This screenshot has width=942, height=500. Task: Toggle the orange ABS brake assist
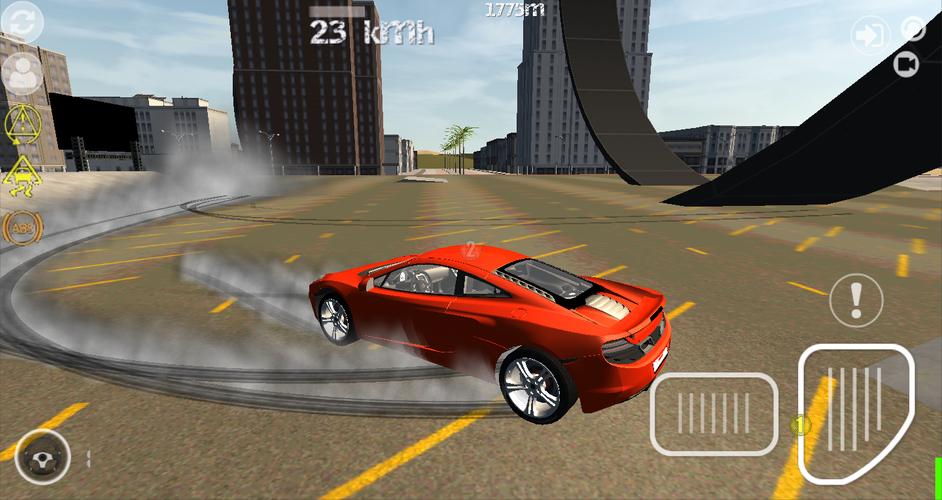(21, 229)
